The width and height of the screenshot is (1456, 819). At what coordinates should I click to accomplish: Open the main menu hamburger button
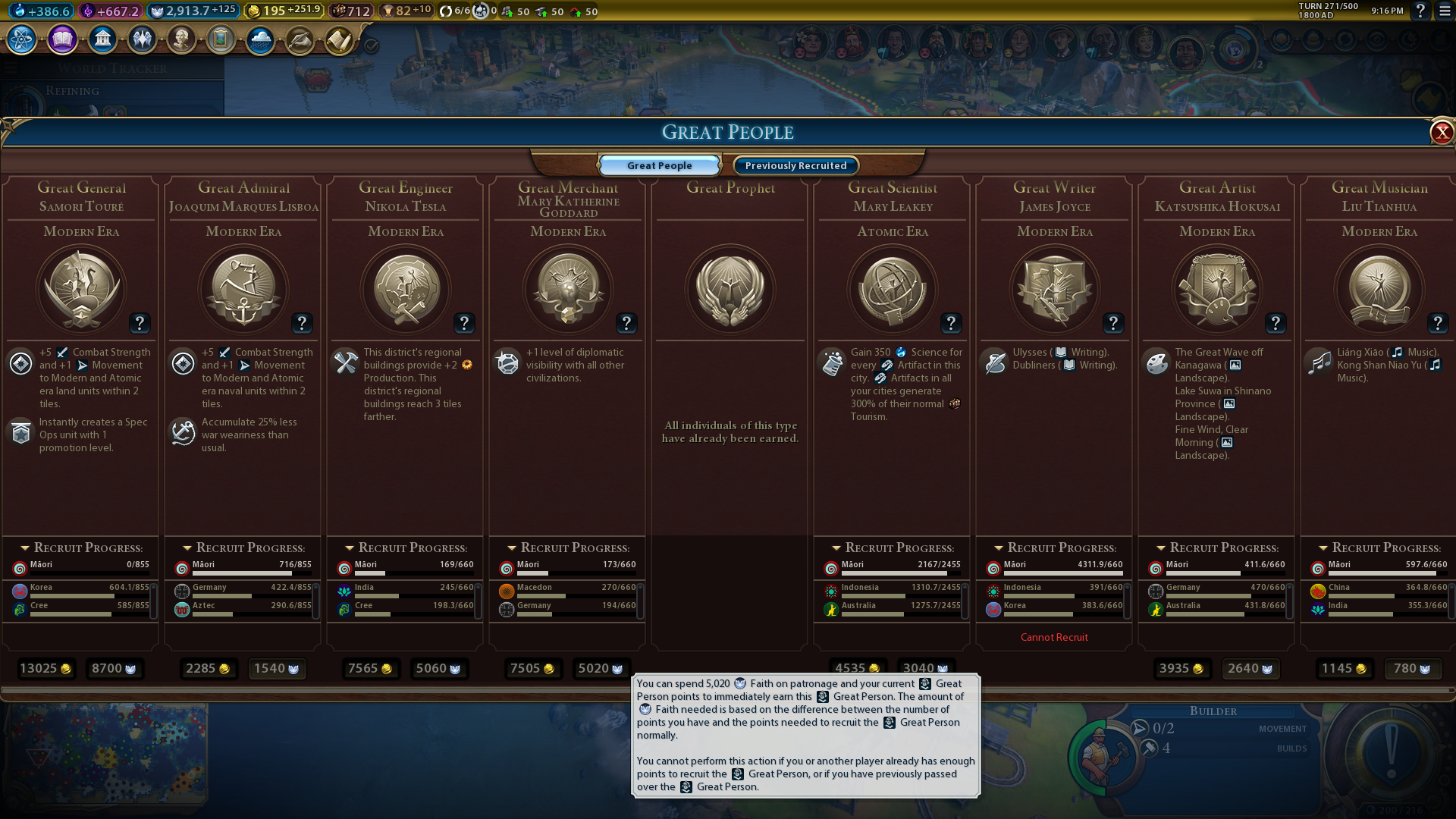tap(1445, 11)
